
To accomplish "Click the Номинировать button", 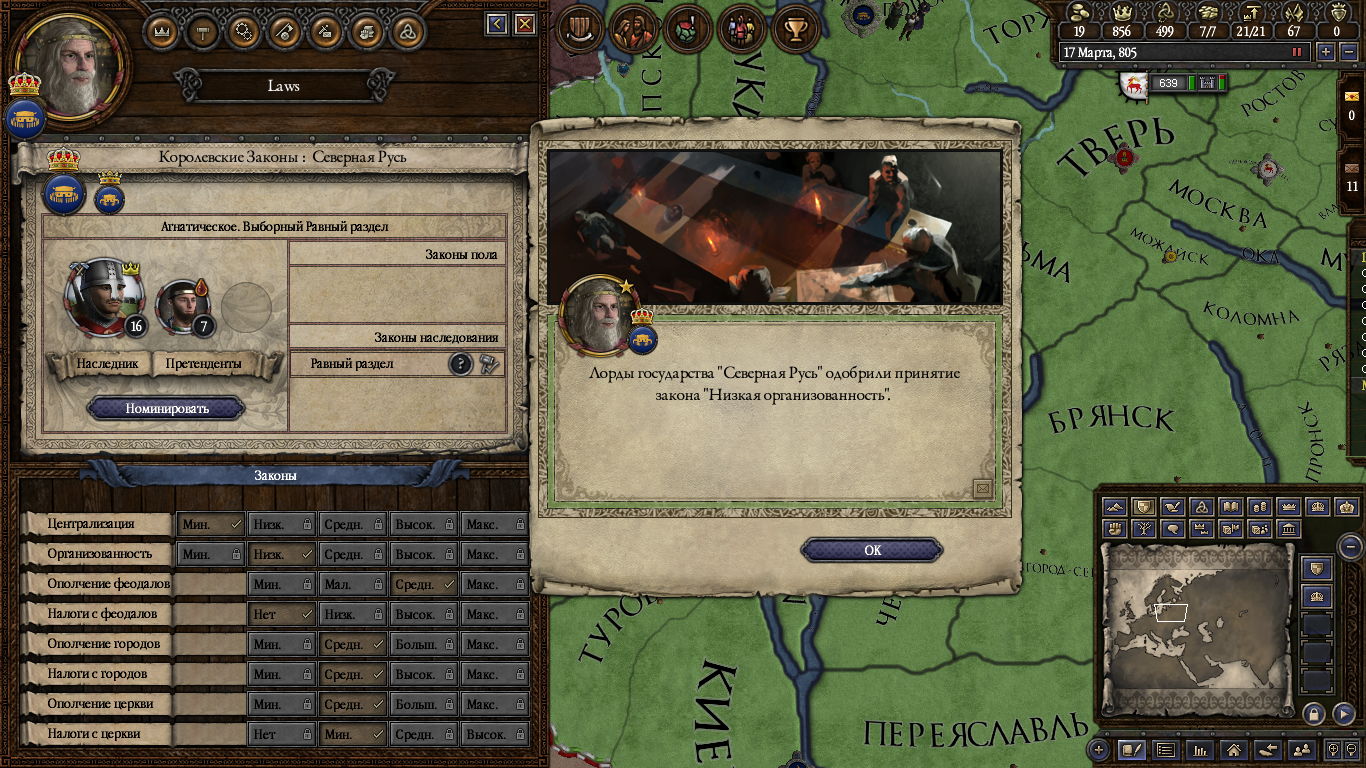I will 166,408.
